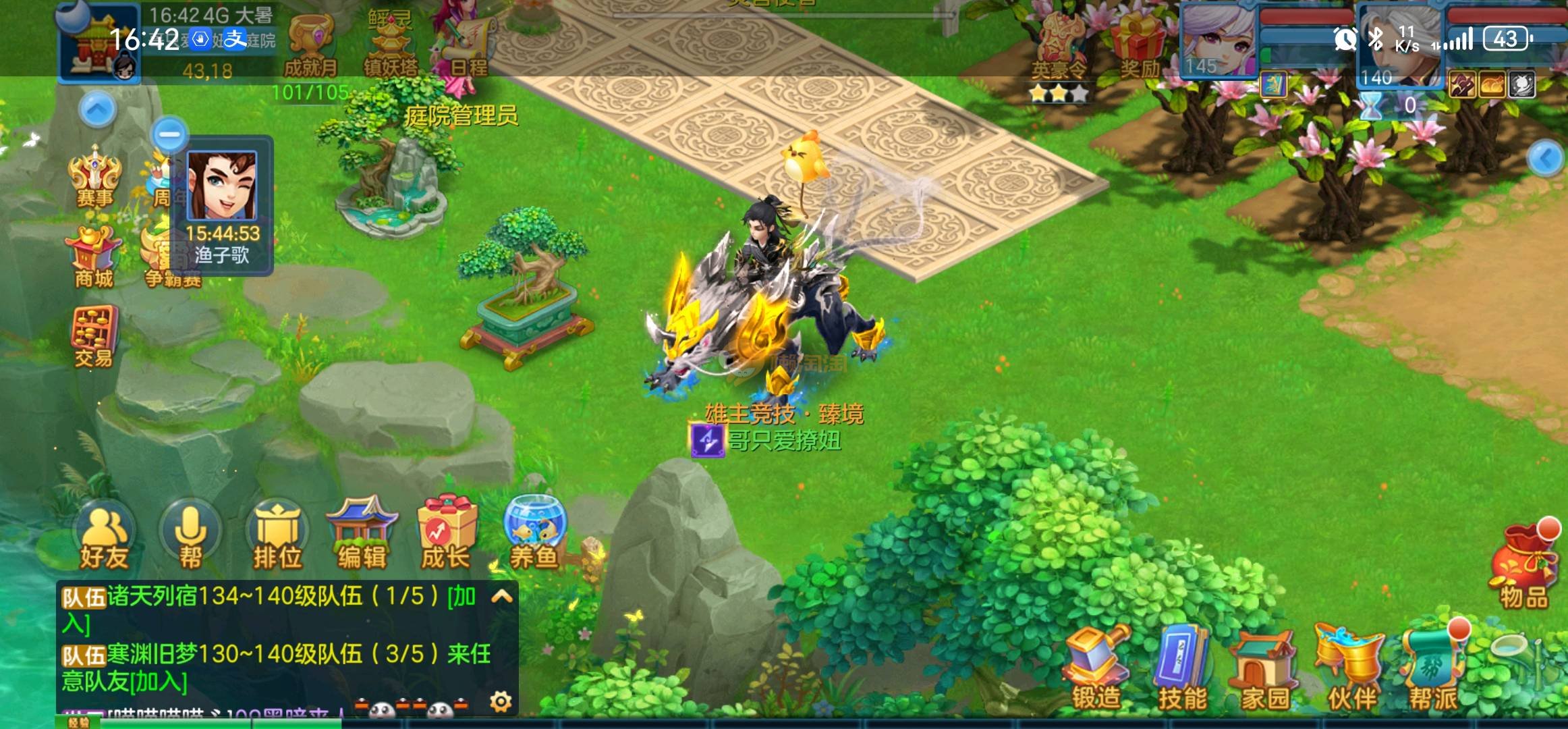The height and width of the screenshot is (729, 1568).
Task: Open the 交易 trading abacus
Action: [x=94, y=336]
